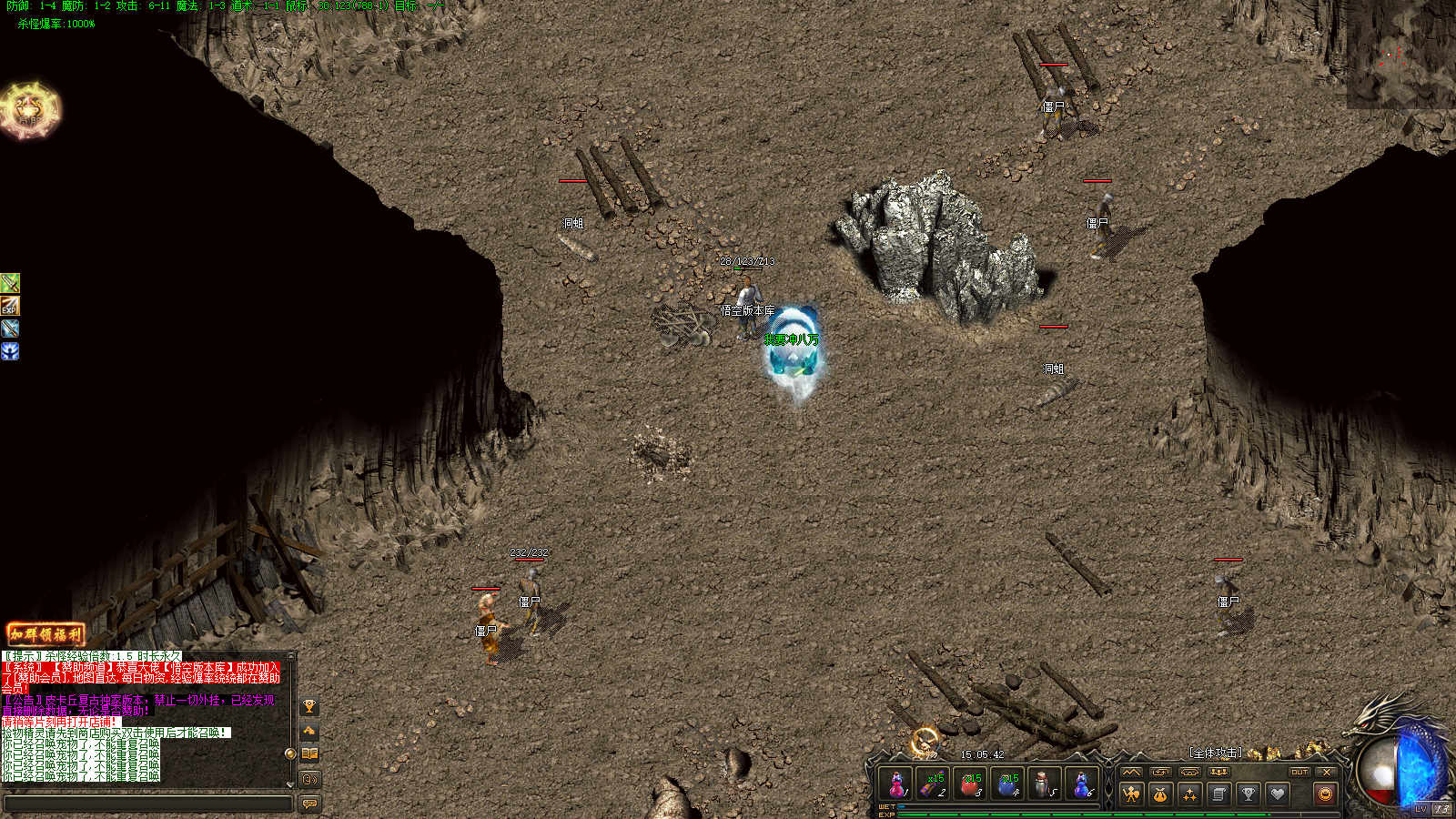Viewport: 1456px width, 819px height.
Task: Open the glowing sponsor emblem icon
Action: [30, 110]
